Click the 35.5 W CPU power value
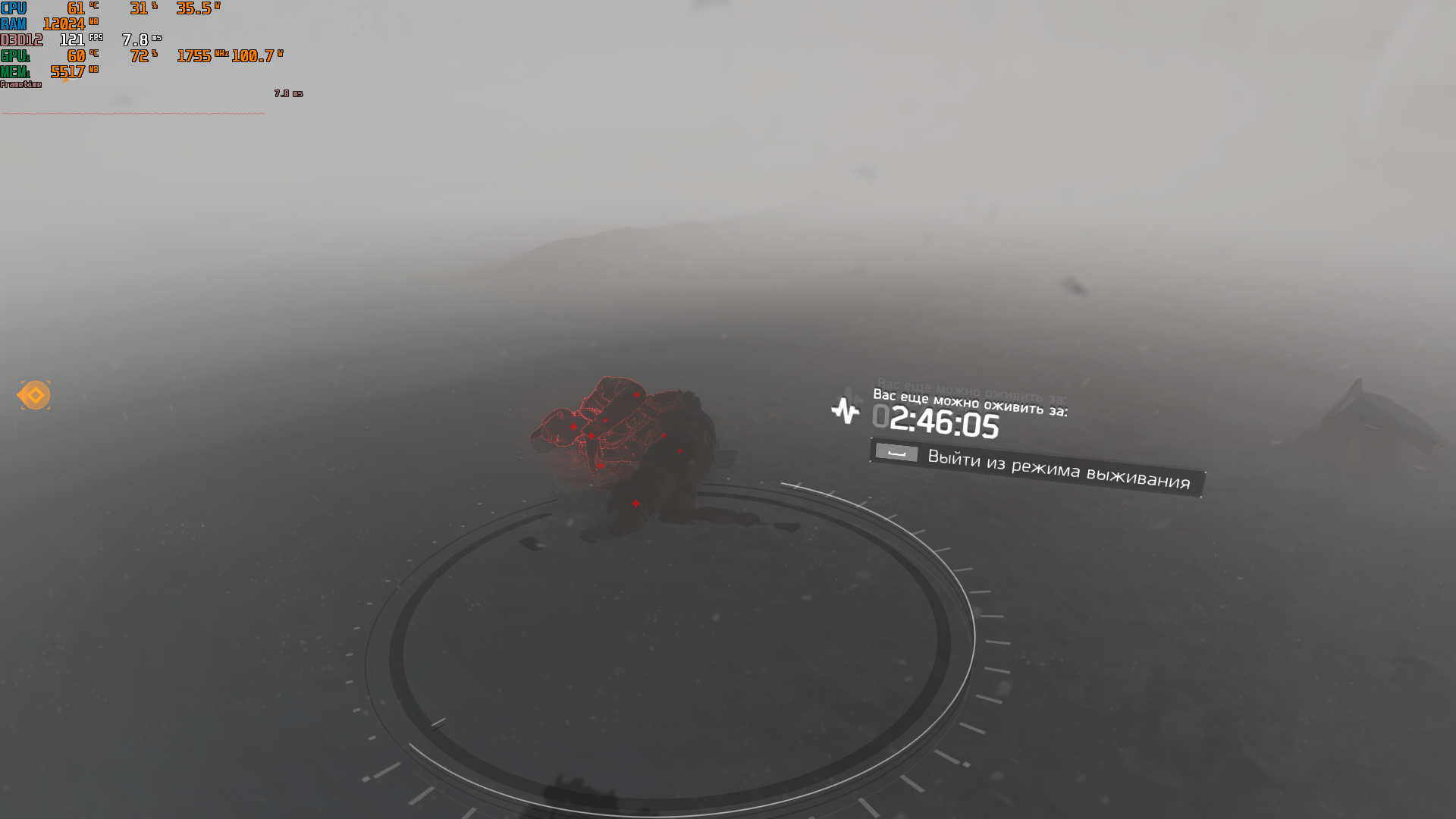 [193, 9]
